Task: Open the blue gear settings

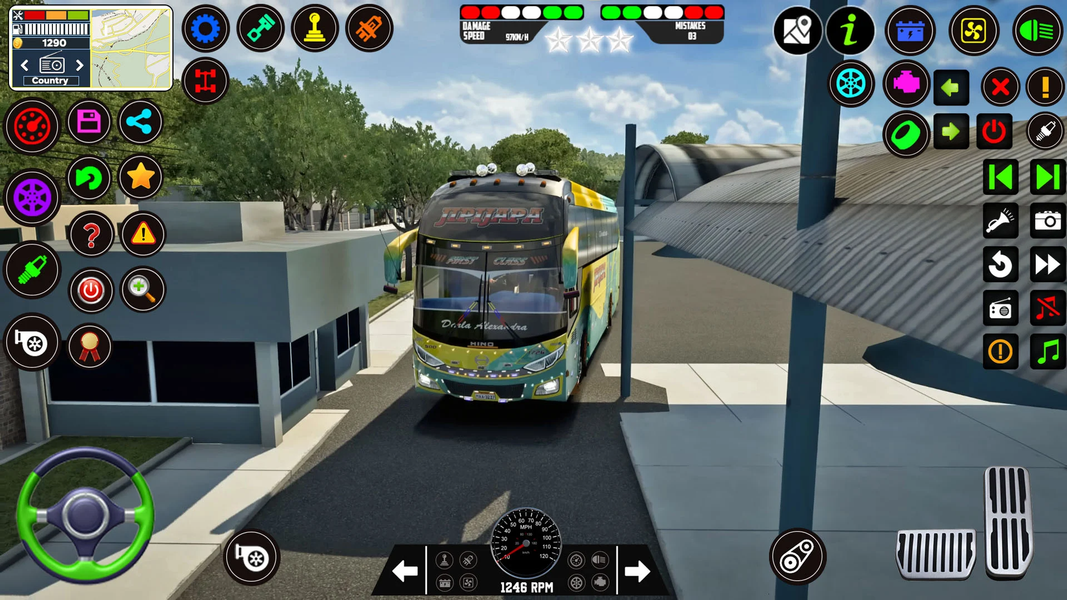Action: 205,29
